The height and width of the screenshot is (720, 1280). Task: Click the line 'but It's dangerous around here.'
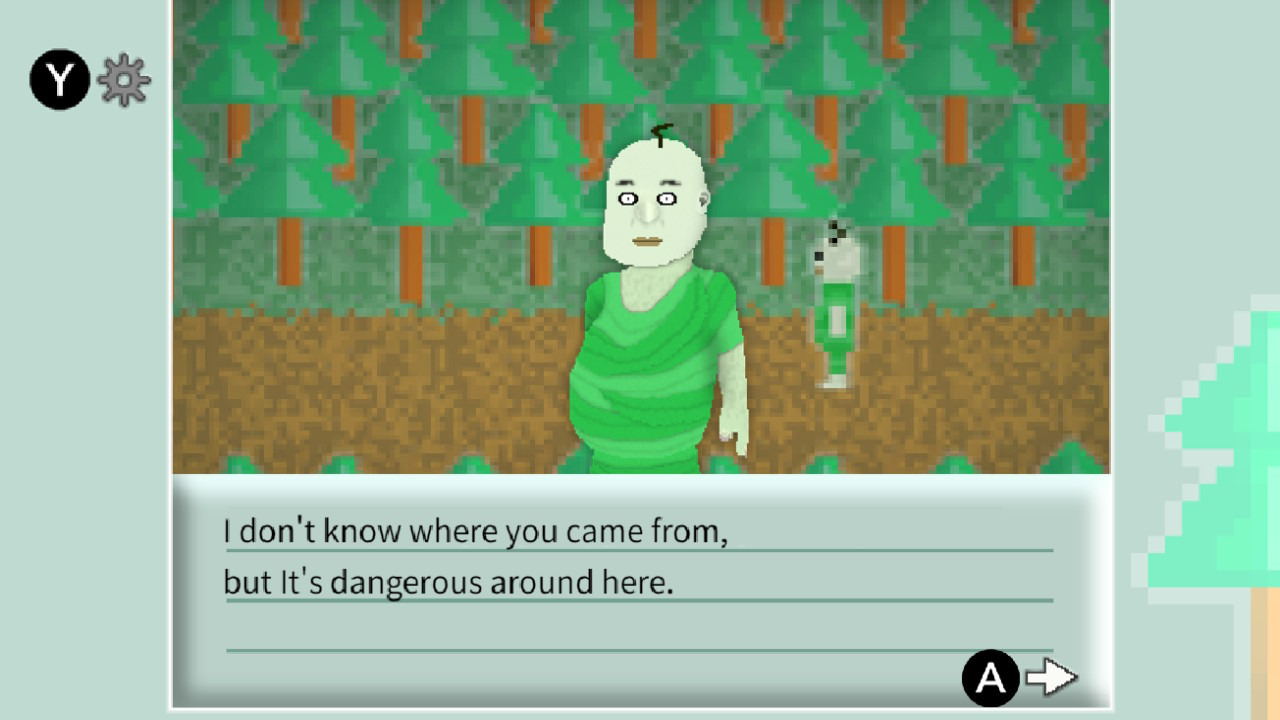450,581
